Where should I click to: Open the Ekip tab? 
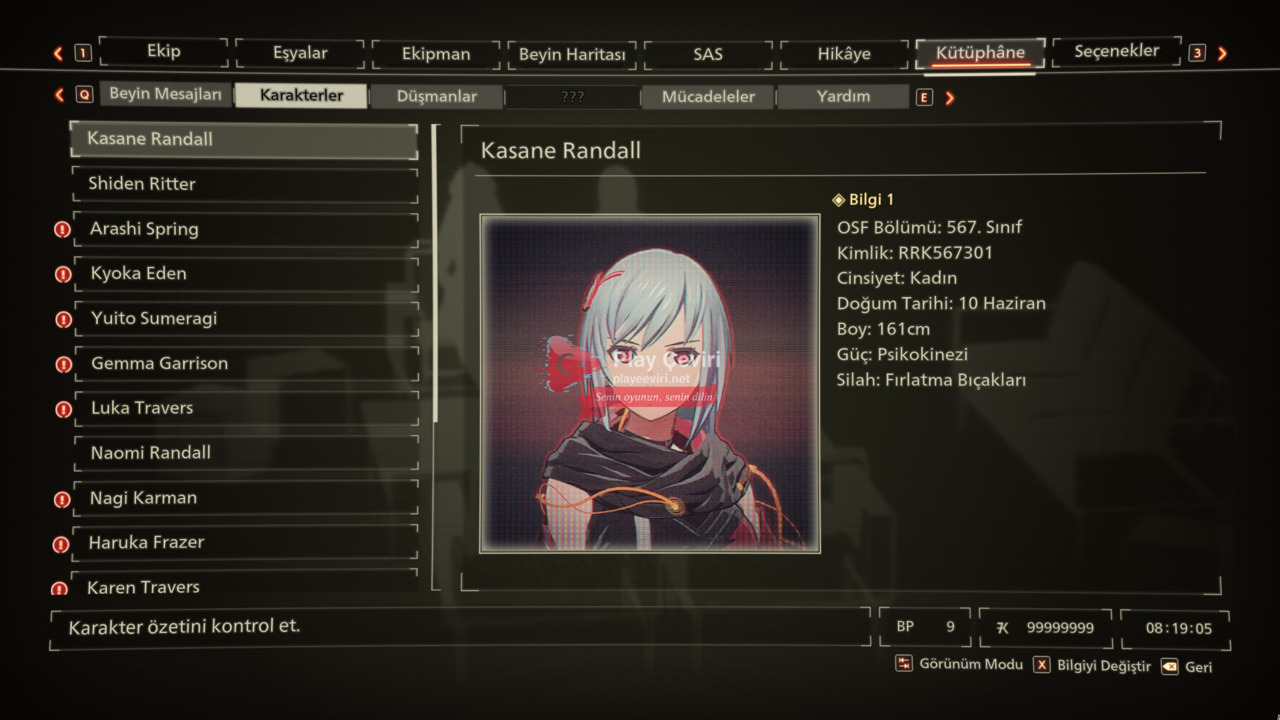point(164,52)
